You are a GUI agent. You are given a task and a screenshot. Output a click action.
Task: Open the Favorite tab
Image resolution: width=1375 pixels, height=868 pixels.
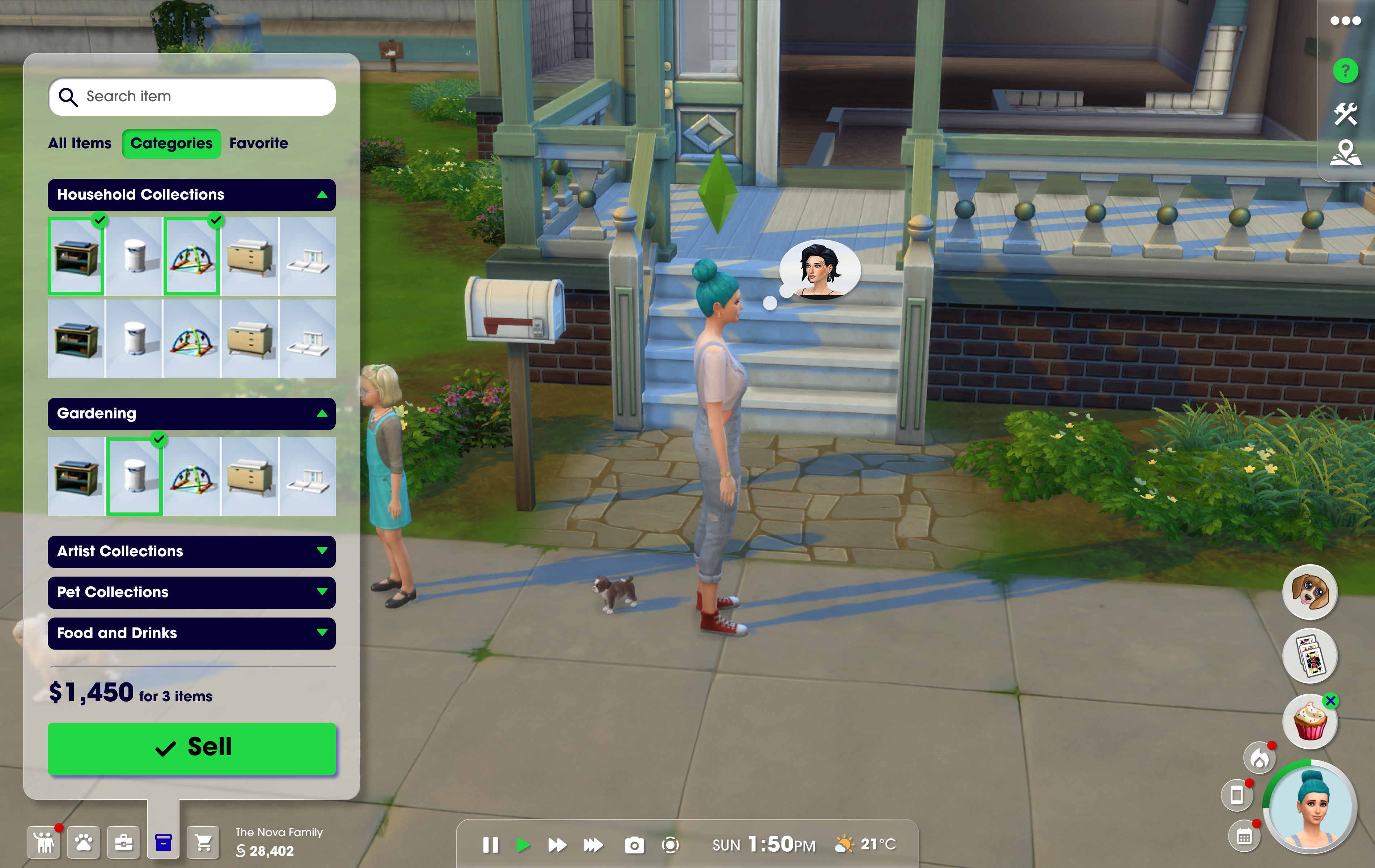coord(259,143)
